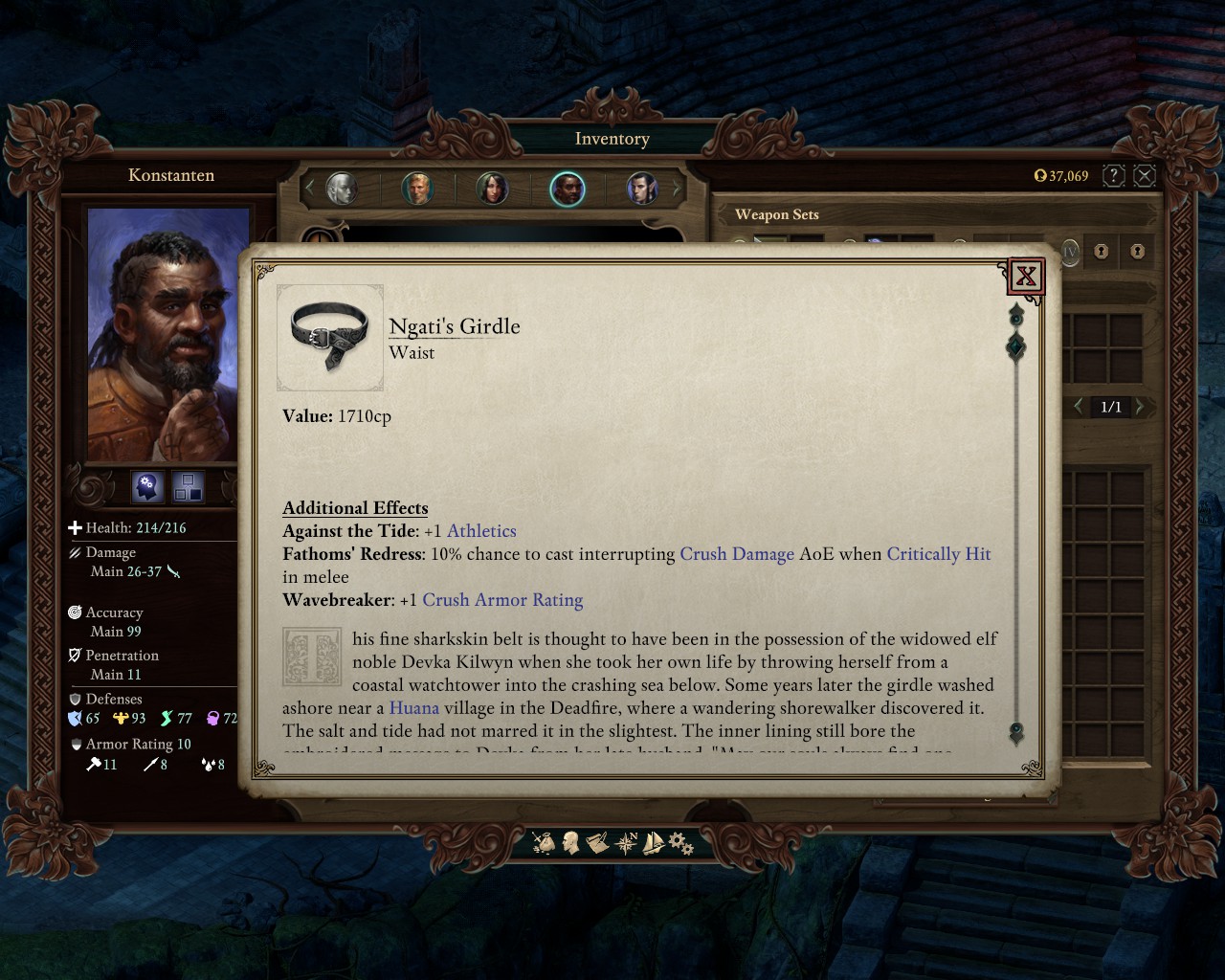Select the blond-haired party member portrait

417,189
